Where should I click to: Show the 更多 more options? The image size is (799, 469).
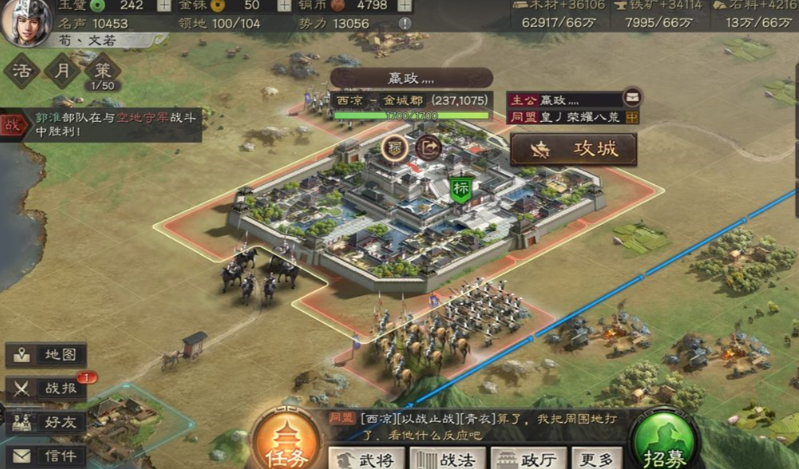pyautogui.click(x=595, y=457)
